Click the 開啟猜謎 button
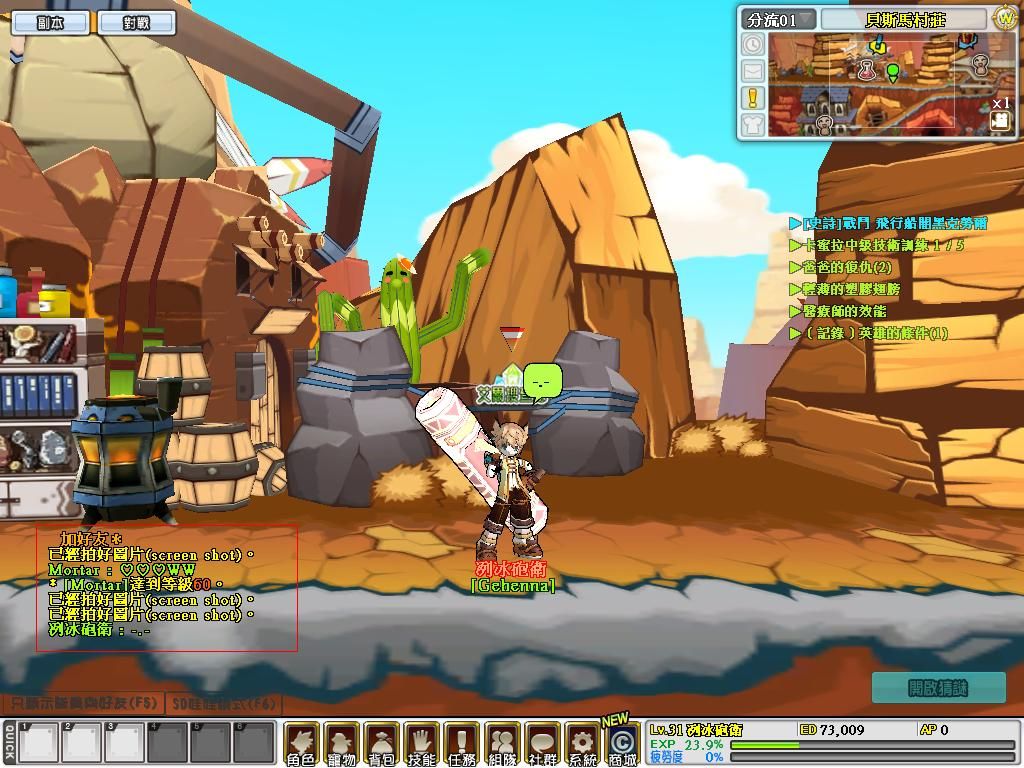The width and height of the screenshot is (1024, 768). pyautogui.click(x=938, y=687)
